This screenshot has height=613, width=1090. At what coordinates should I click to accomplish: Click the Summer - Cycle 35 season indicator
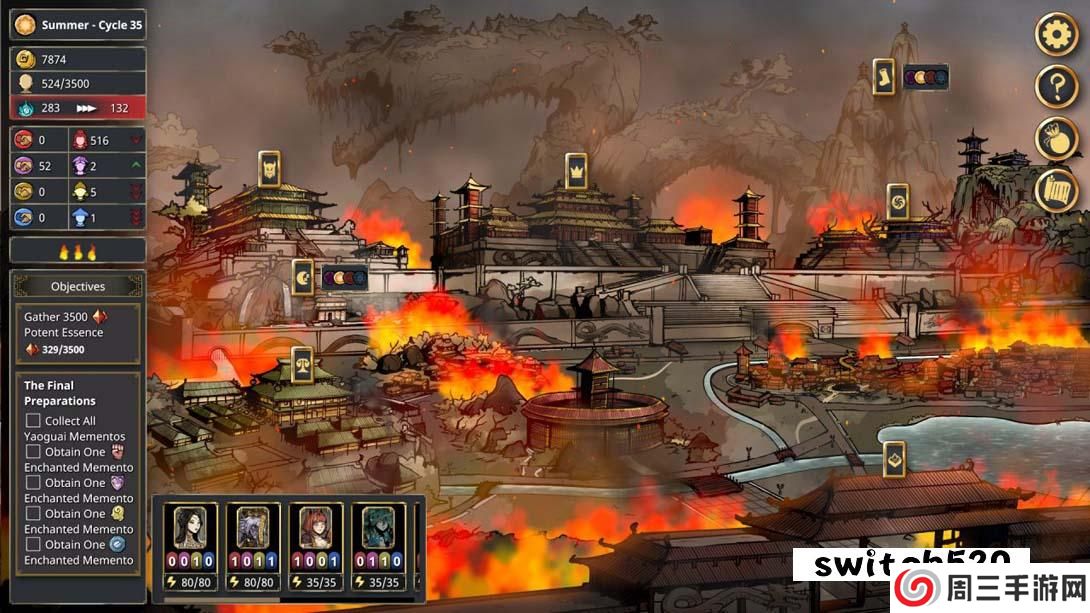pos(78,25)
